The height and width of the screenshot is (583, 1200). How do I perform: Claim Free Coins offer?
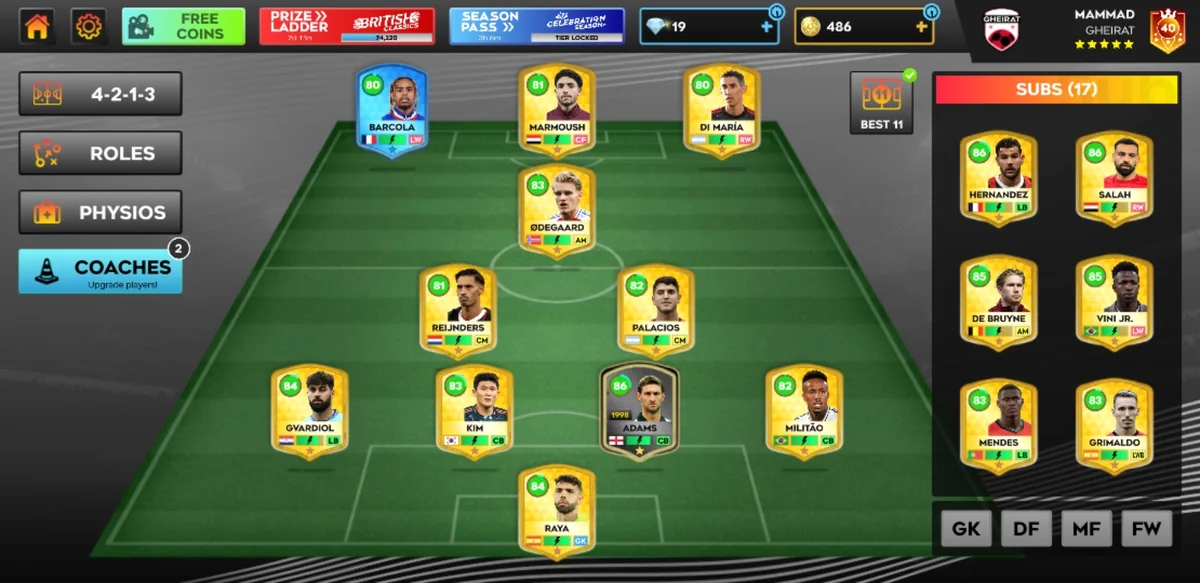tap(183, 26)
